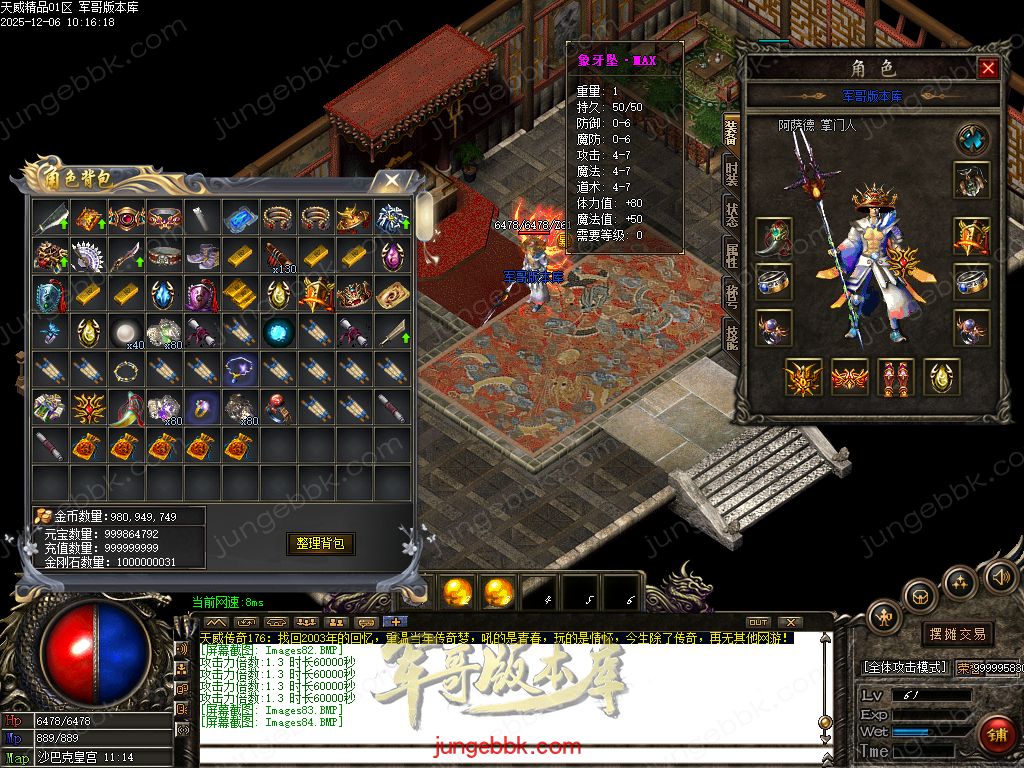
Task: Toggle the sound speaker button
Action: click(999, 576)
